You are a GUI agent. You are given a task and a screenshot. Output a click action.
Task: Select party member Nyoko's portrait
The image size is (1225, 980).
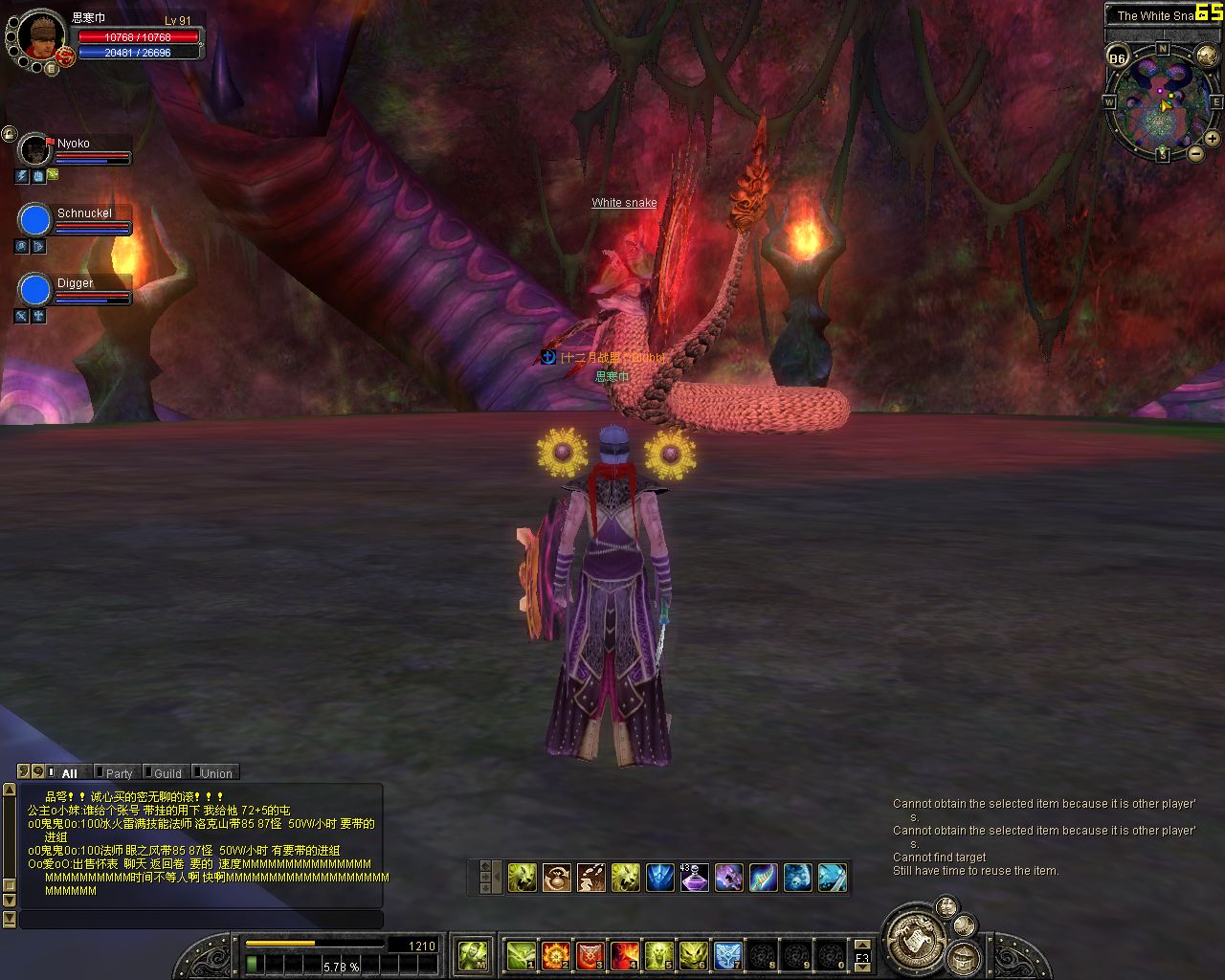(x=35, y=150)
